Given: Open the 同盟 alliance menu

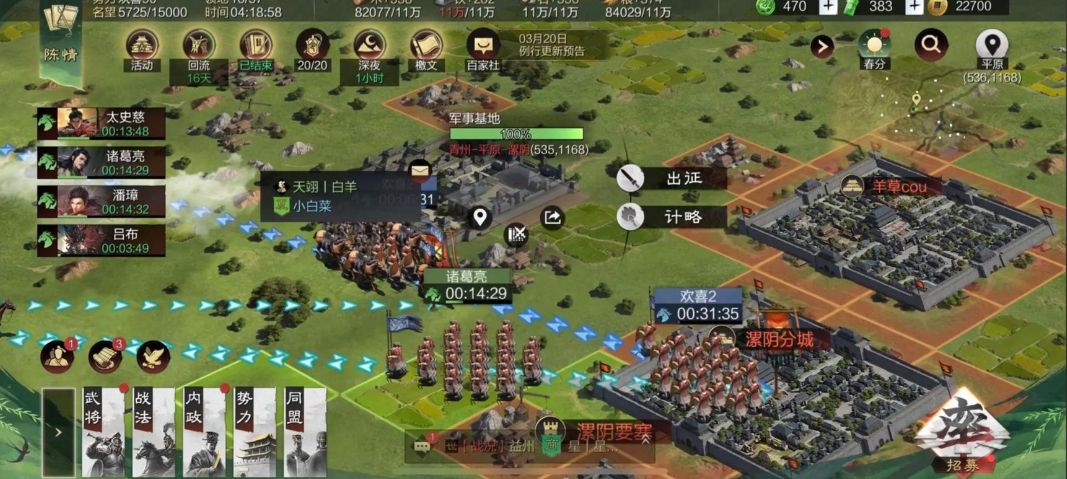Looking at the screenshot, I should point(305,432).
